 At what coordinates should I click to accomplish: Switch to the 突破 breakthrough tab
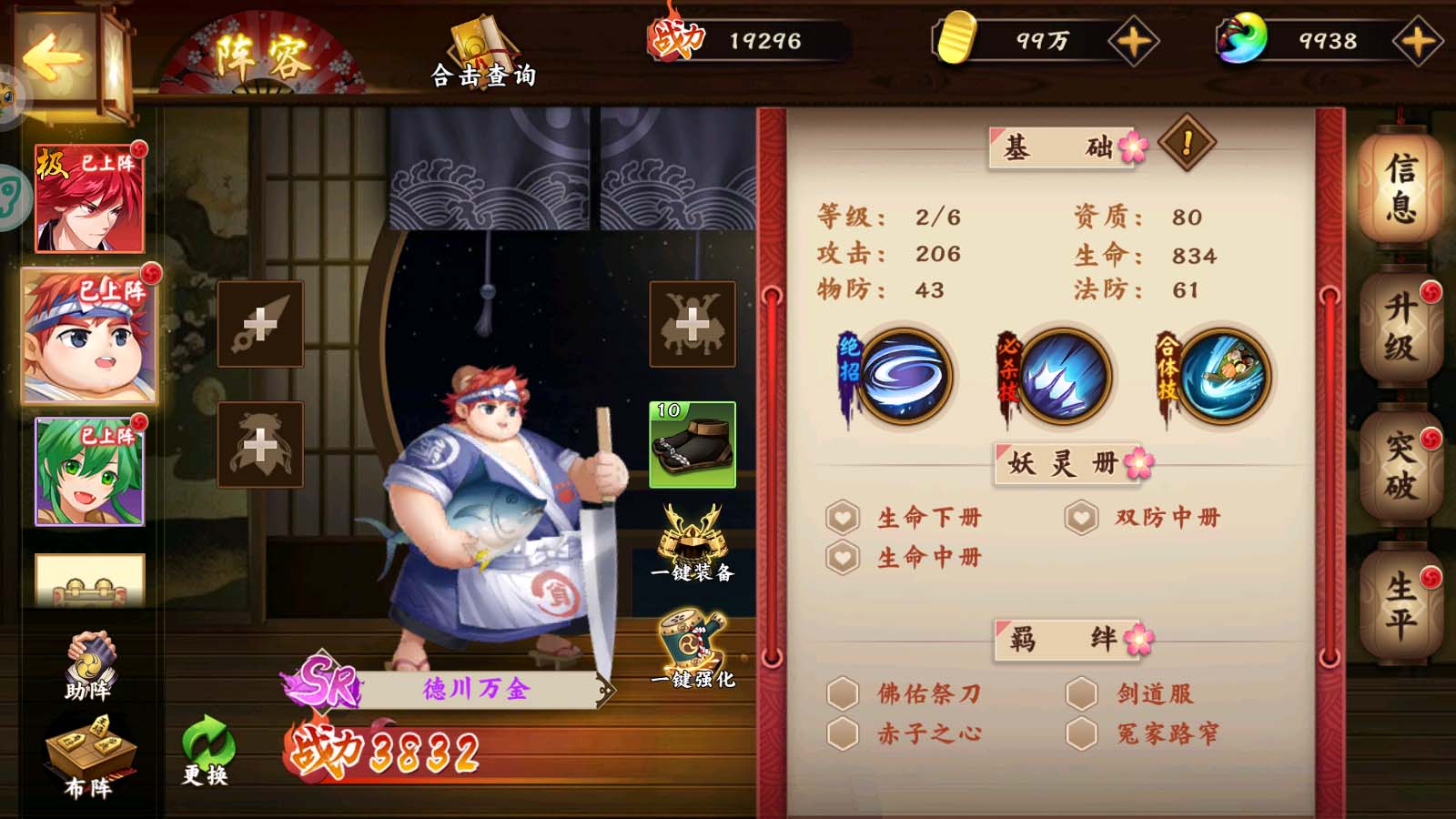pos(1400,466)
